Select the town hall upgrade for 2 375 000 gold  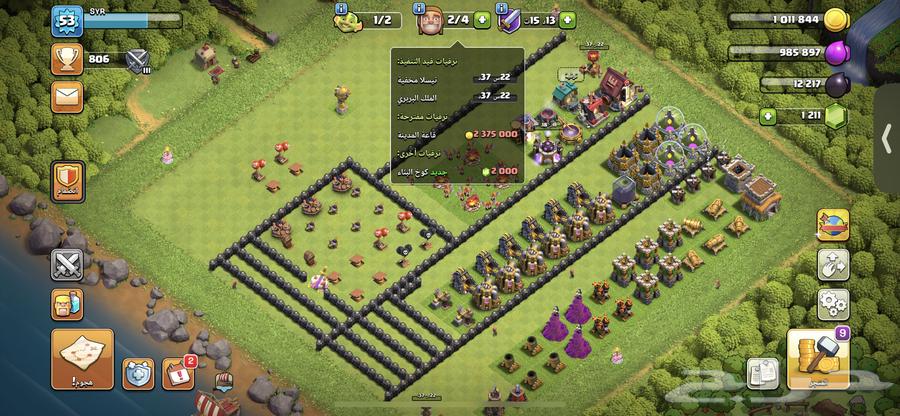(x=458, y=132)
